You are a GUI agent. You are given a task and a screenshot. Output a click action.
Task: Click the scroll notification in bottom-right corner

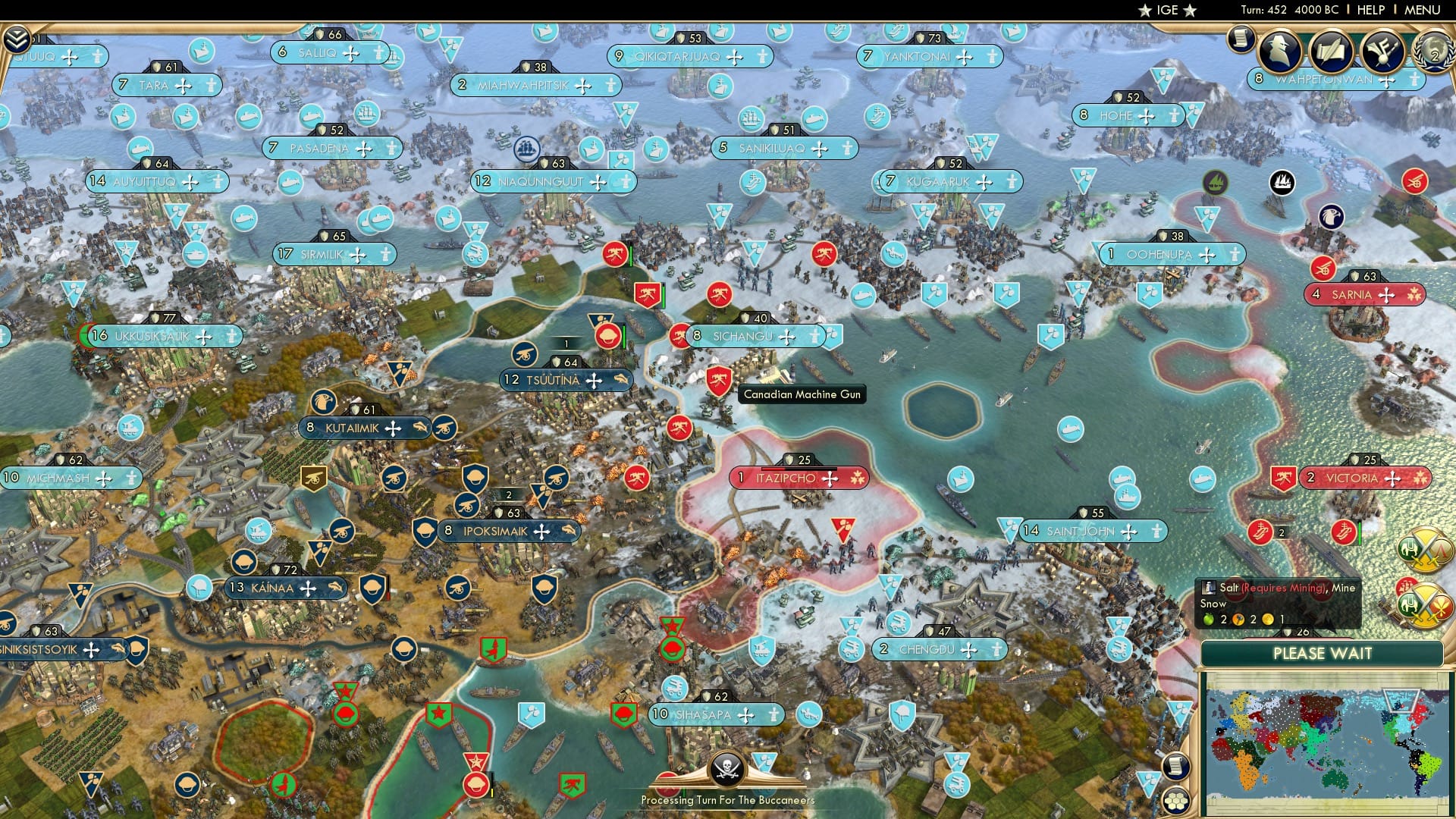pos(1176,767)
